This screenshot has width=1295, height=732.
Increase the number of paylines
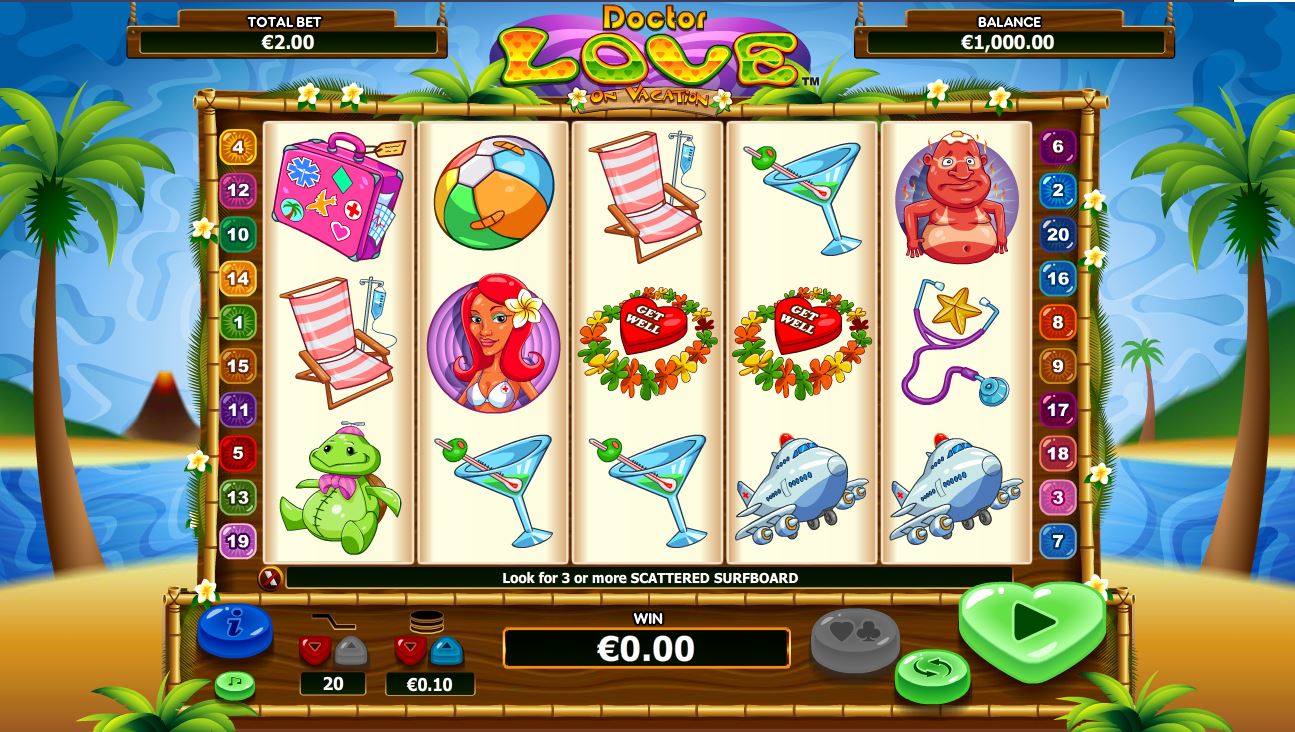[x=351, y=650]
